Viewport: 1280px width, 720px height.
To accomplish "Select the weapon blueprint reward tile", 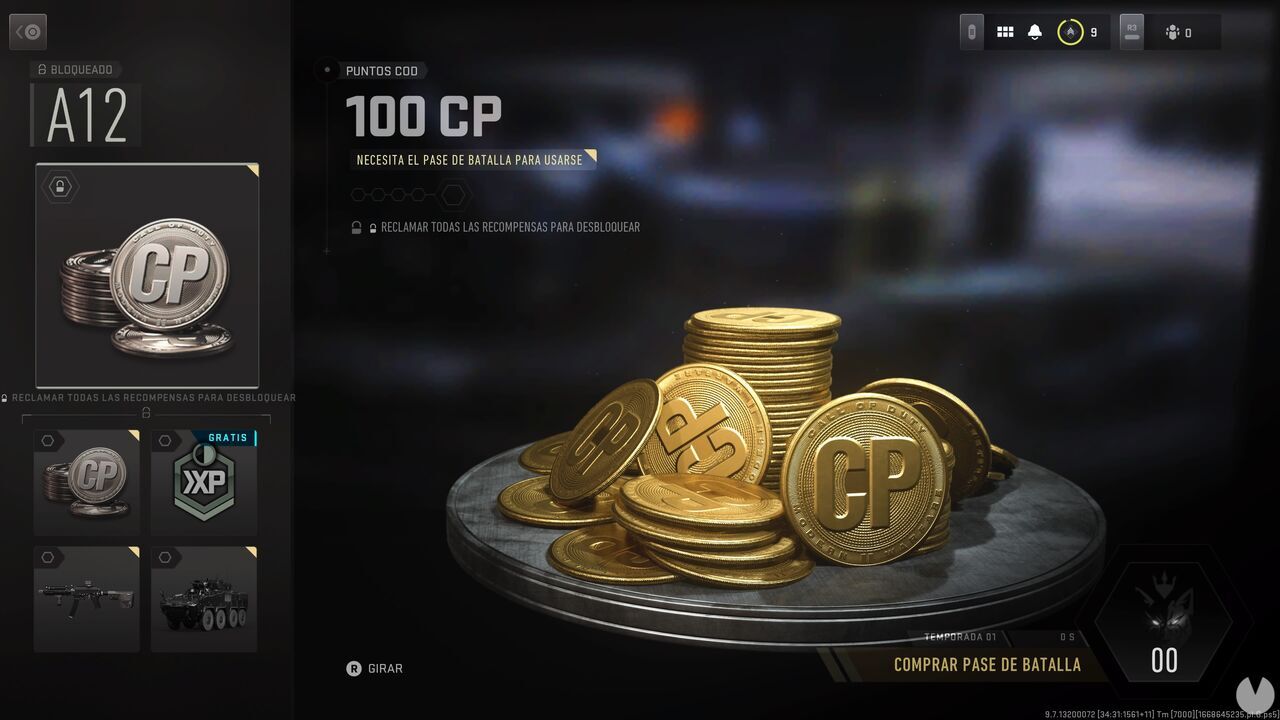I will (x=86, y=598).
